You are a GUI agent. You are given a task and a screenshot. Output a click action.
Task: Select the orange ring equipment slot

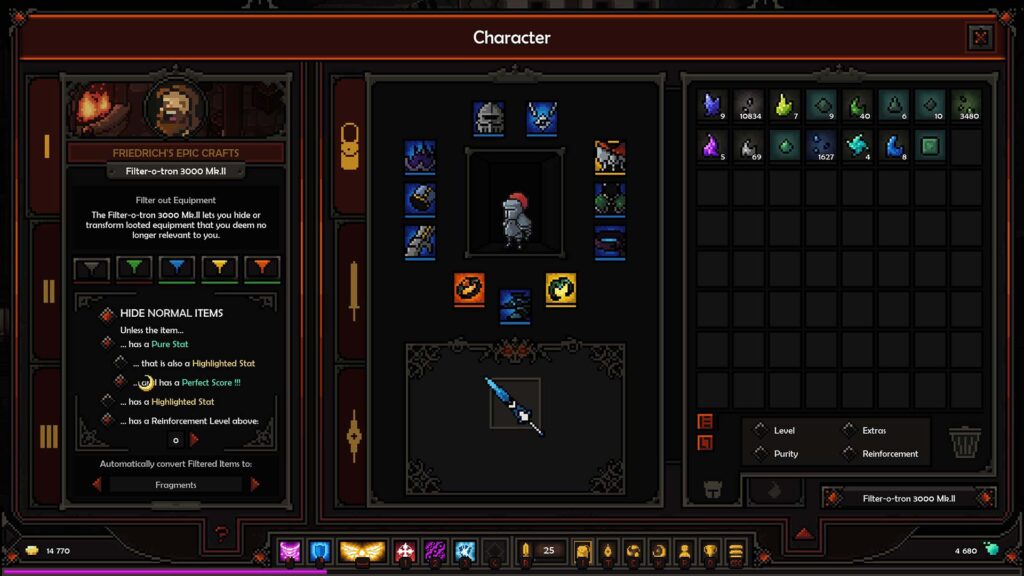coord(469,289)
